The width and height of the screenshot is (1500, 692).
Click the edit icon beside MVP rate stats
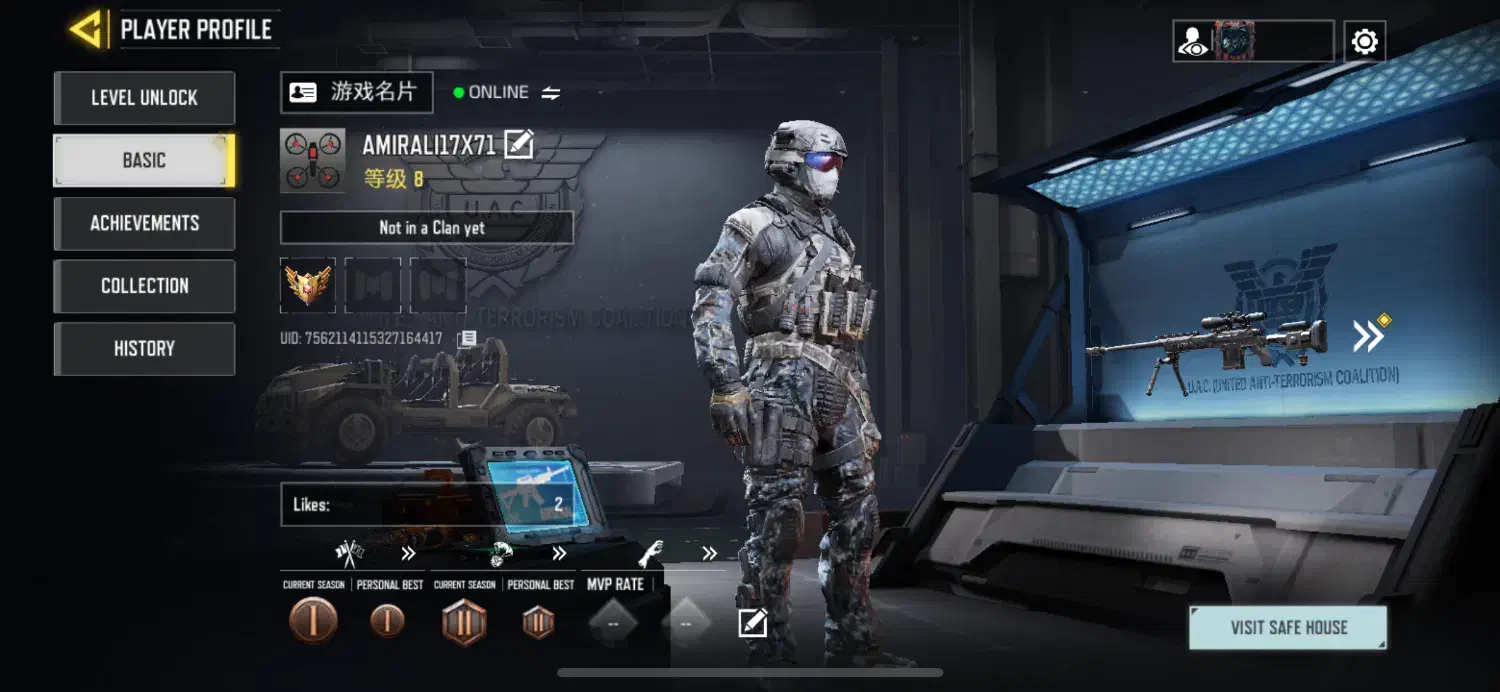click(752, 624)
